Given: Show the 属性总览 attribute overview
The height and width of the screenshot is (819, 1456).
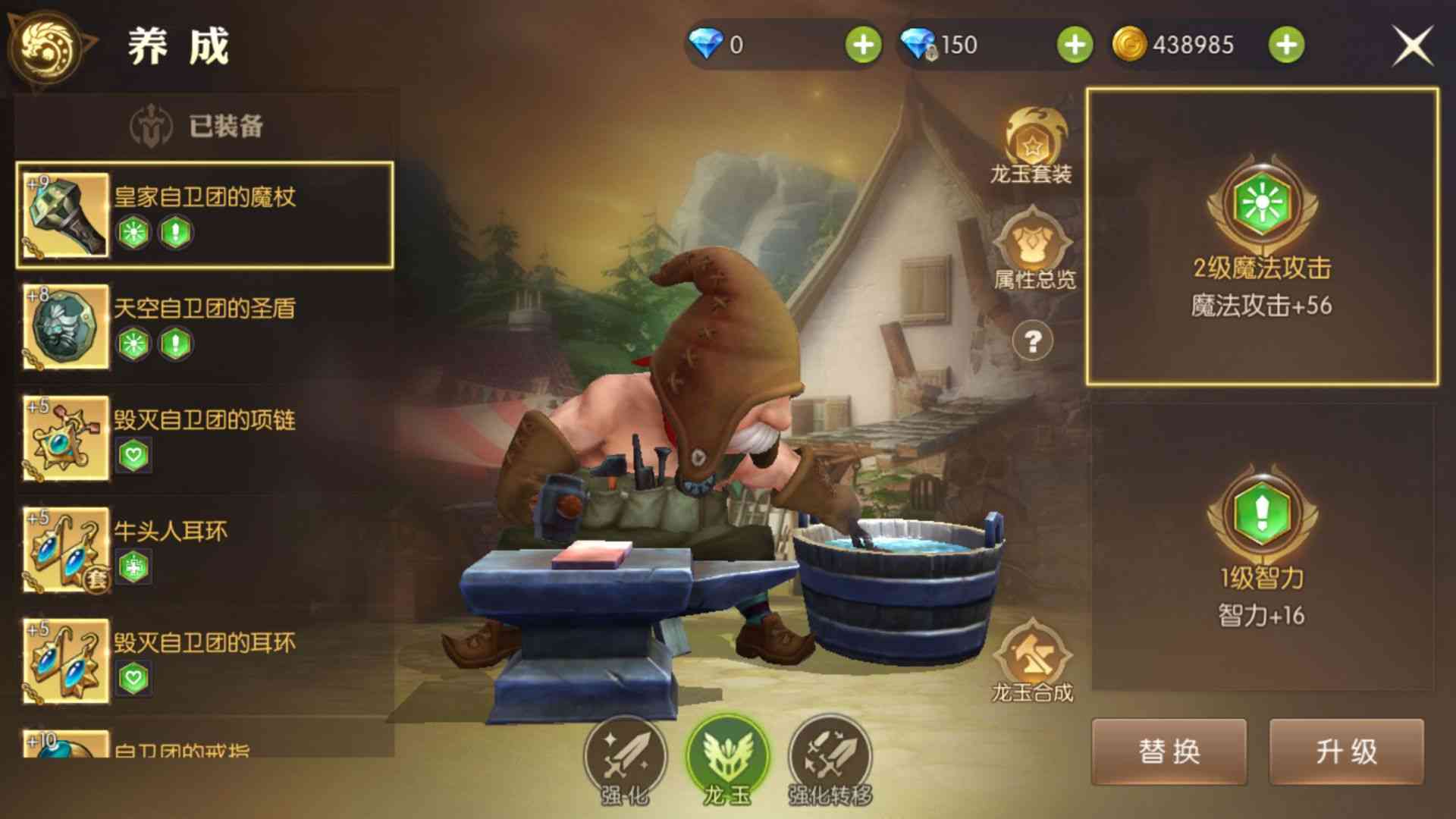Looking at the screenshot, I should tap(1033, 250).
